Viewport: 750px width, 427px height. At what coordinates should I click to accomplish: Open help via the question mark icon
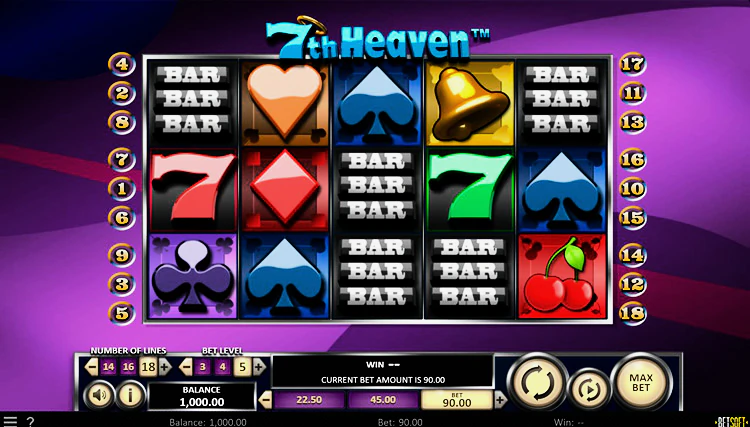pos(30,421)
